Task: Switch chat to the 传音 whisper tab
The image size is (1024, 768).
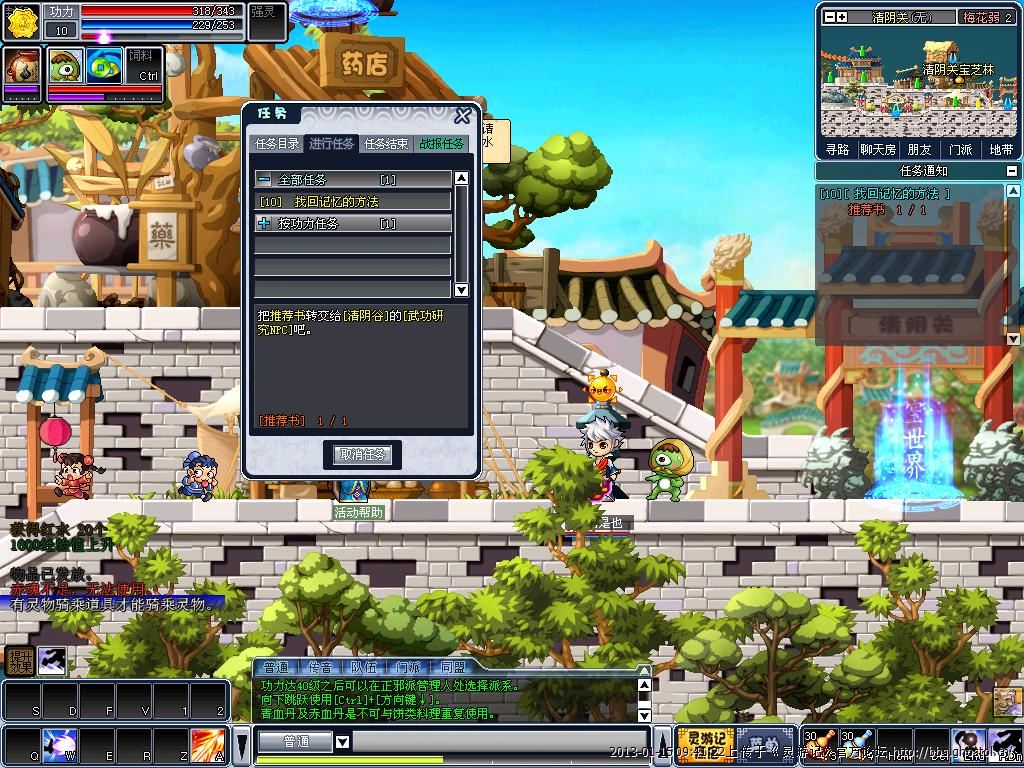Action: point(320,667)
